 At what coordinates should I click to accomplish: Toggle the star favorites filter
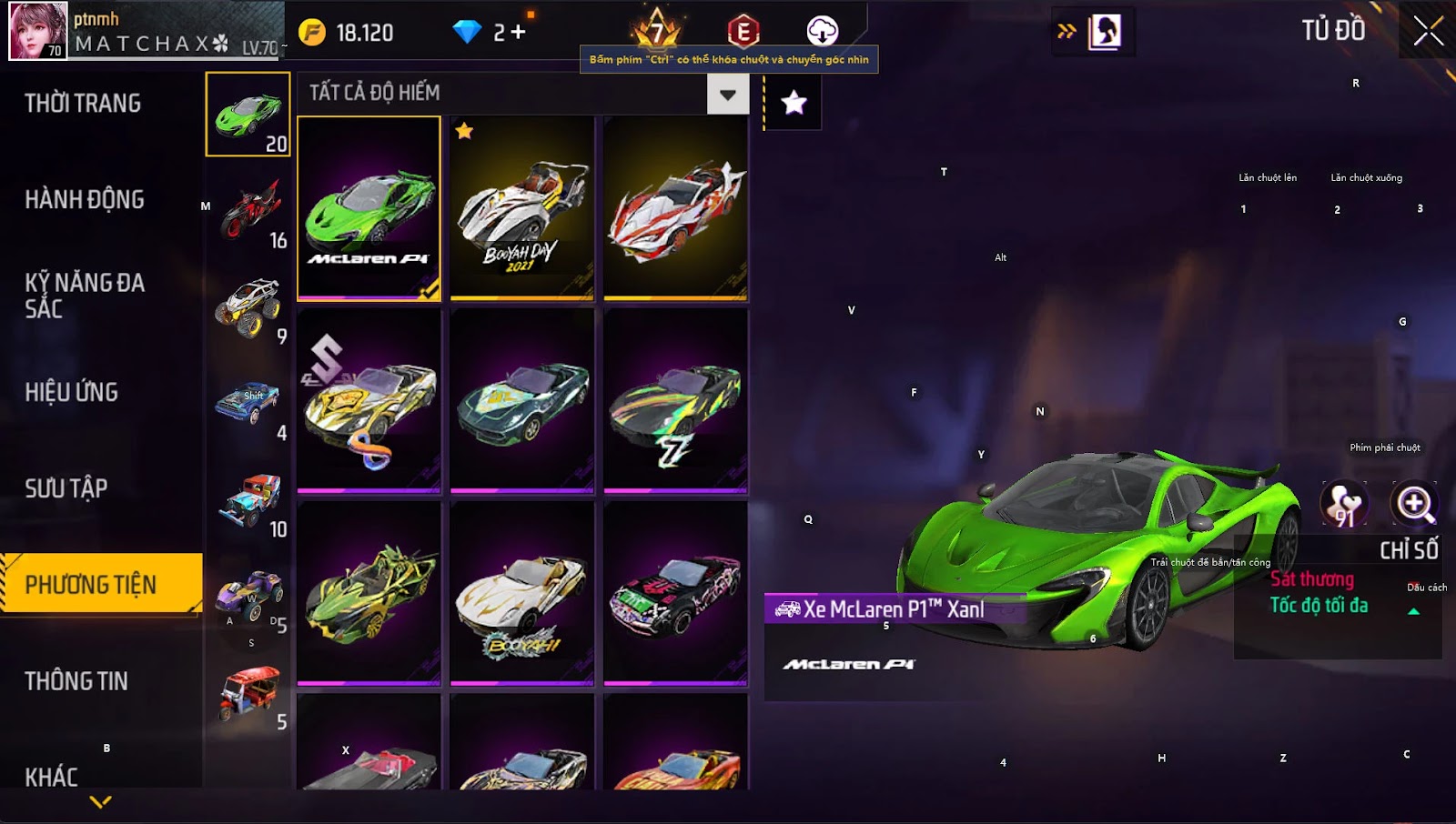coord(794,103)
